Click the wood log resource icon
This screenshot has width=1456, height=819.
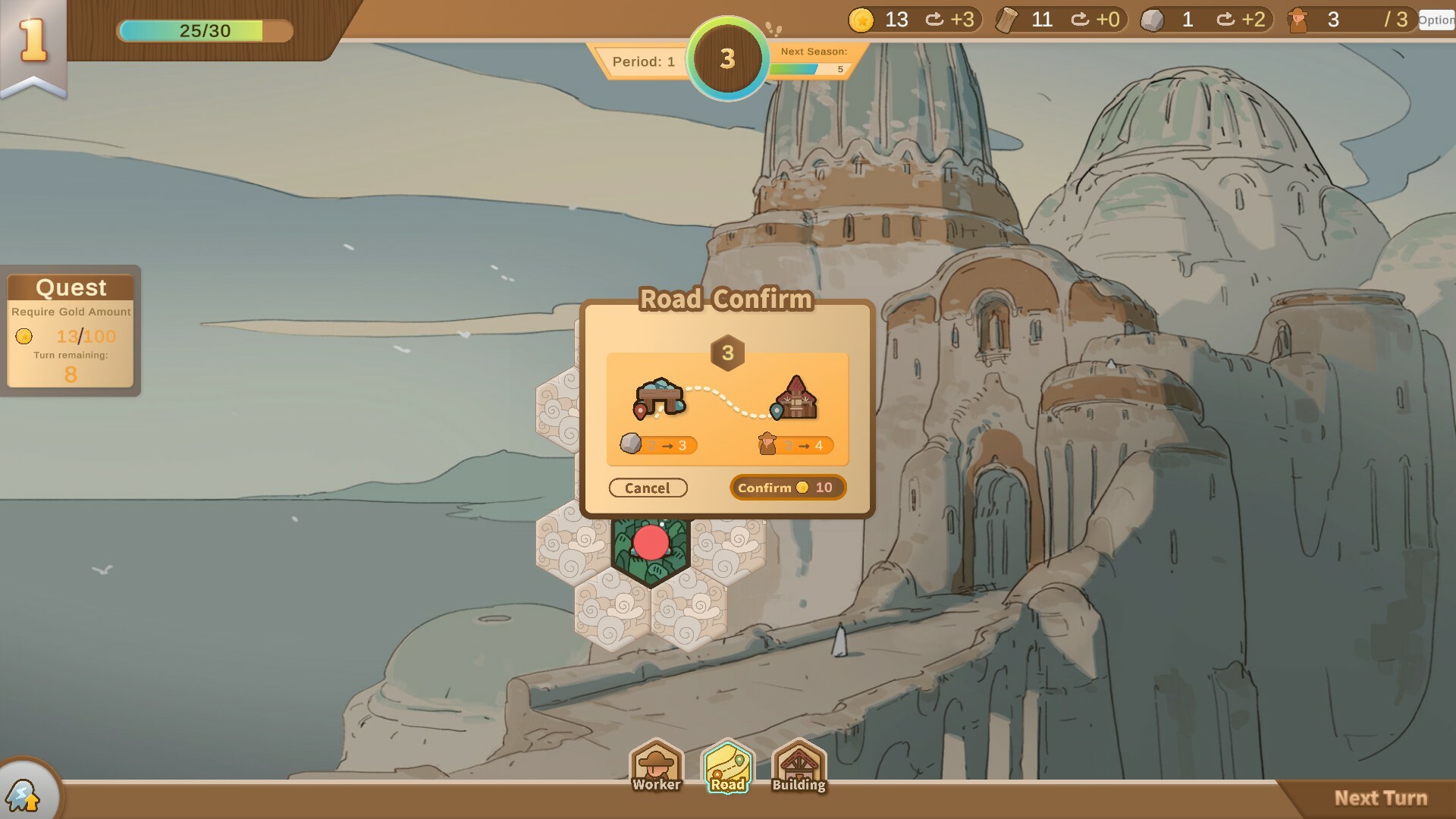pos(1009,20)
